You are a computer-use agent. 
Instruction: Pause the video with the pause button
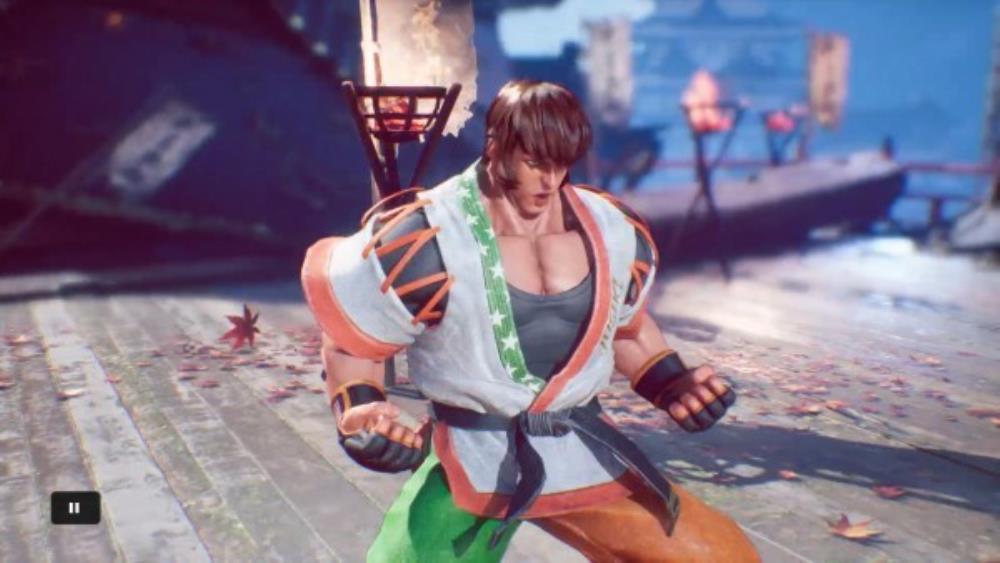coord(75,507)
